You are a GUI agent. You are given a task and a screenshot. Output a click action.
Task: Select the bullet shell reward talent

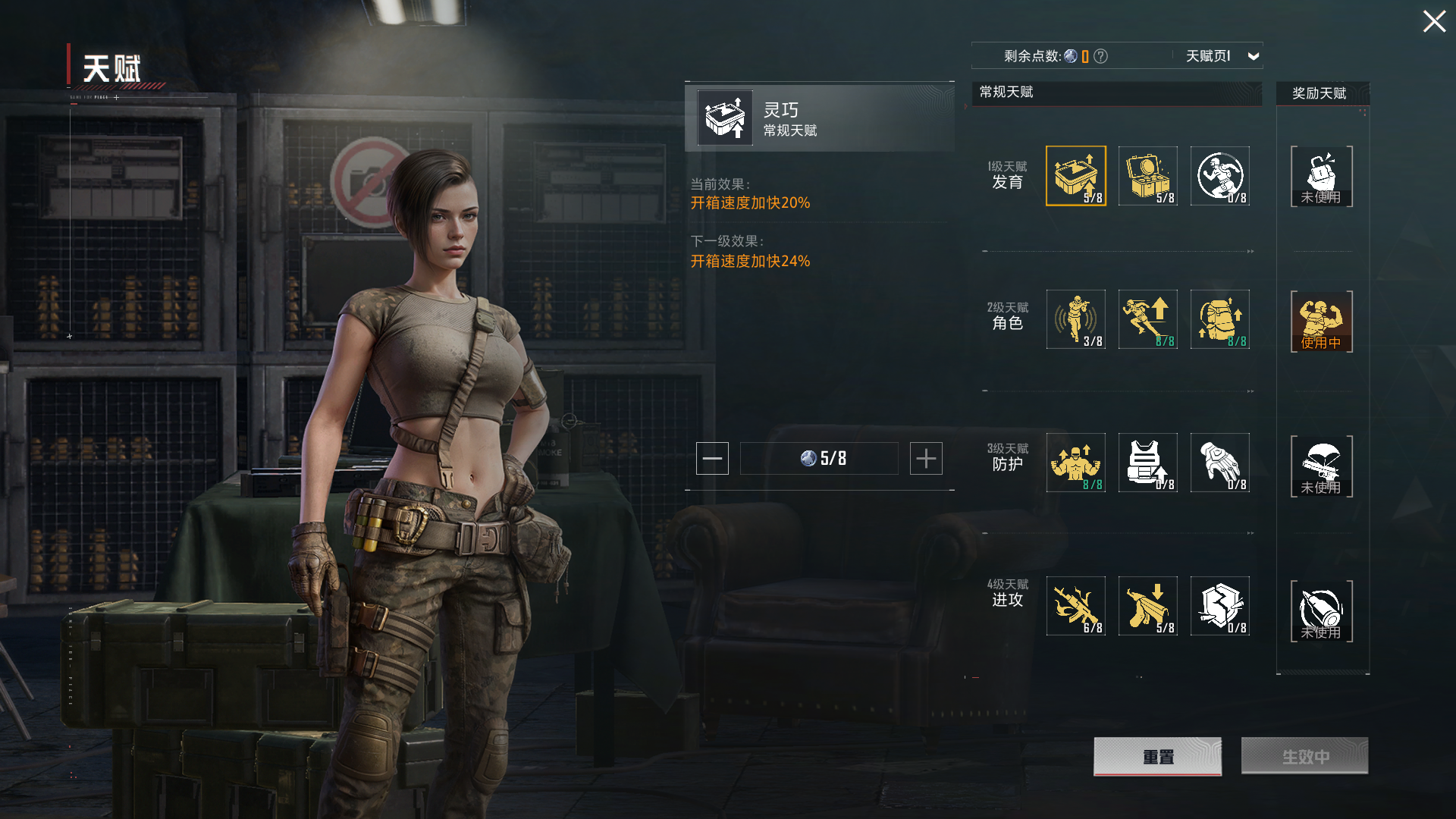pos(1321,610)
